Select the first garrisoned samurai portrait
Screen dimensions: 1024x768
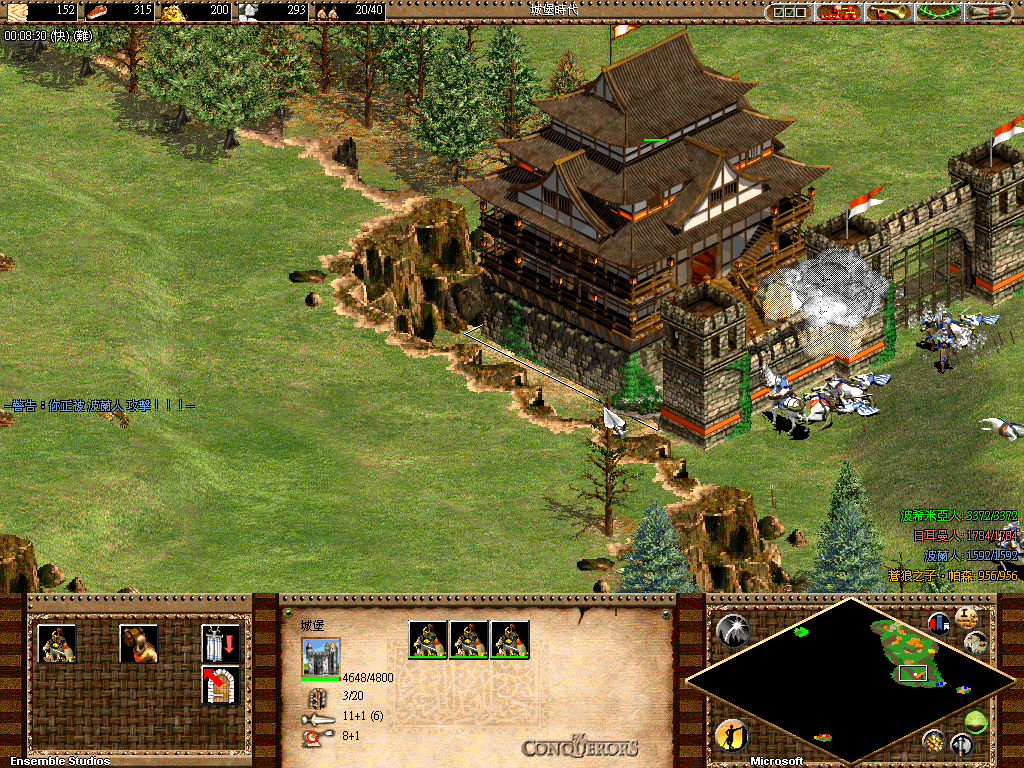tap(427, 640)
